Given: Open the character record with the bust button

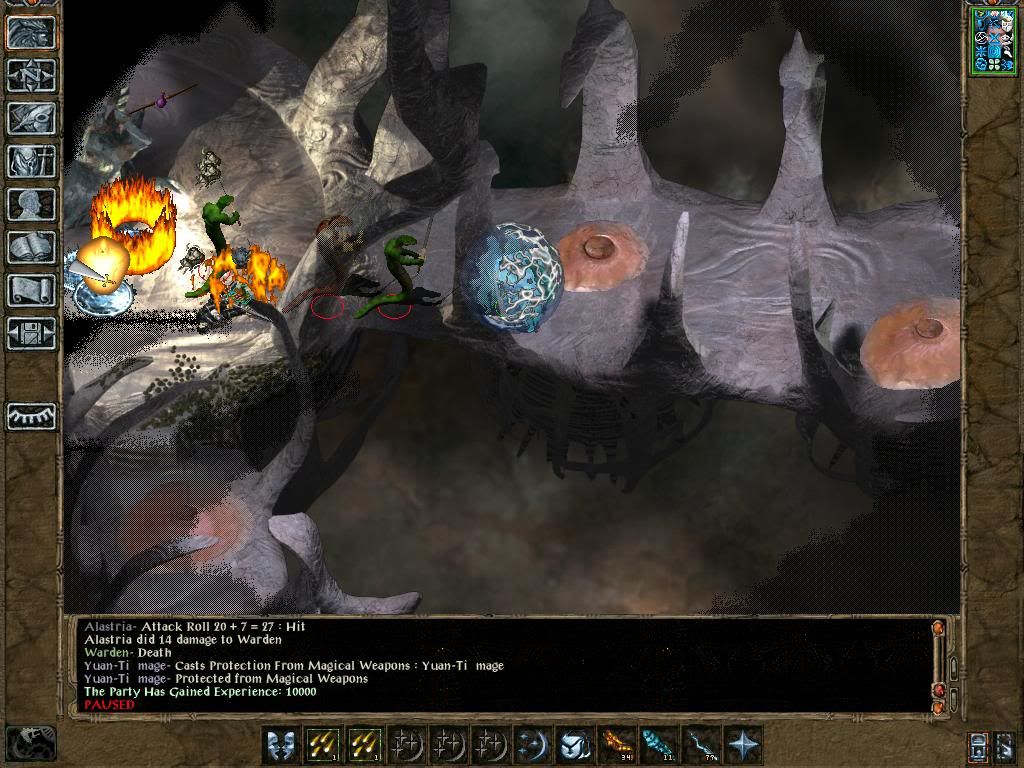Looking at the screenshot, I should [x=31, y=204].
